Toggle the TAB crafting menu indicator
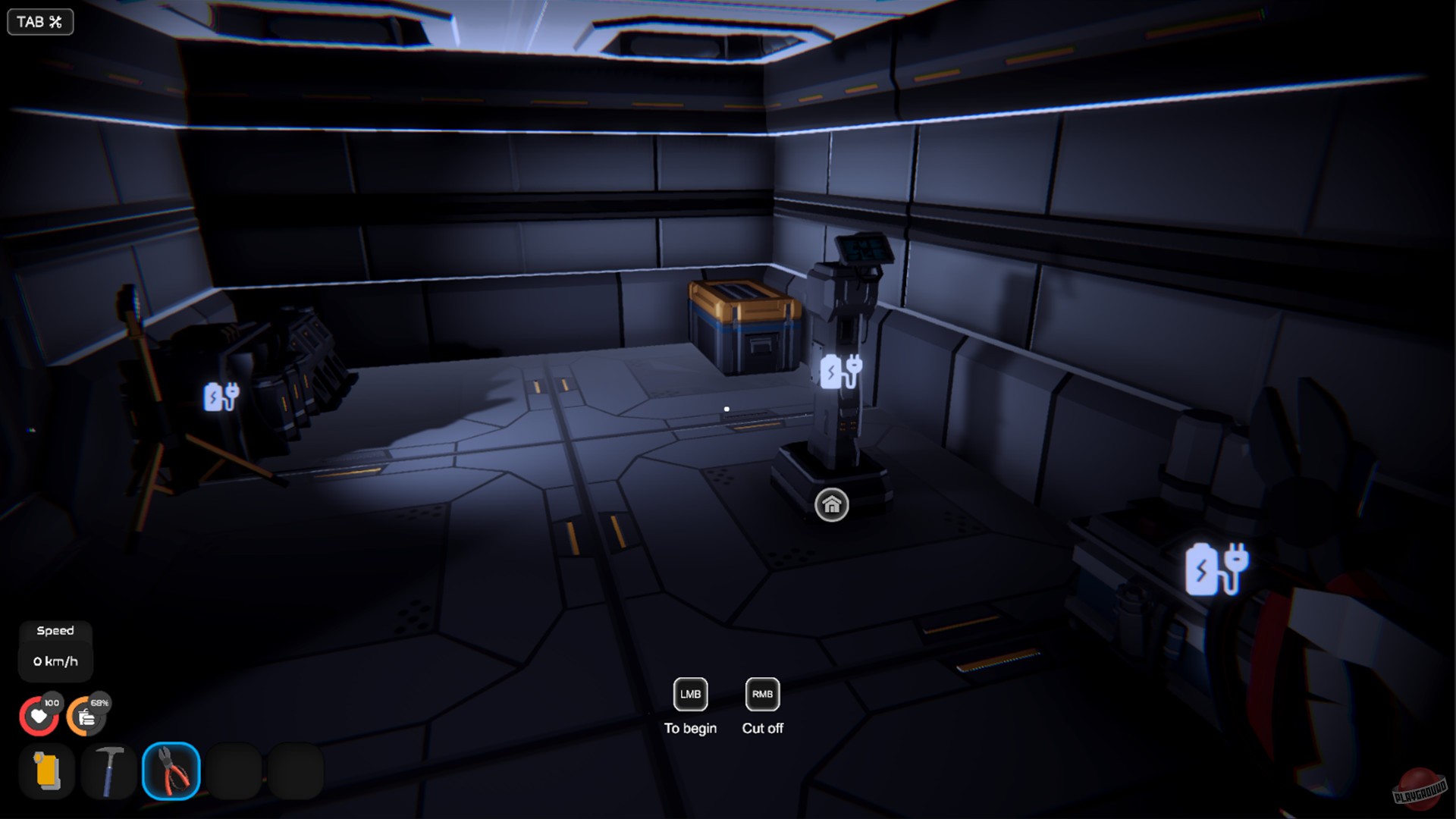 coord(40,22)
